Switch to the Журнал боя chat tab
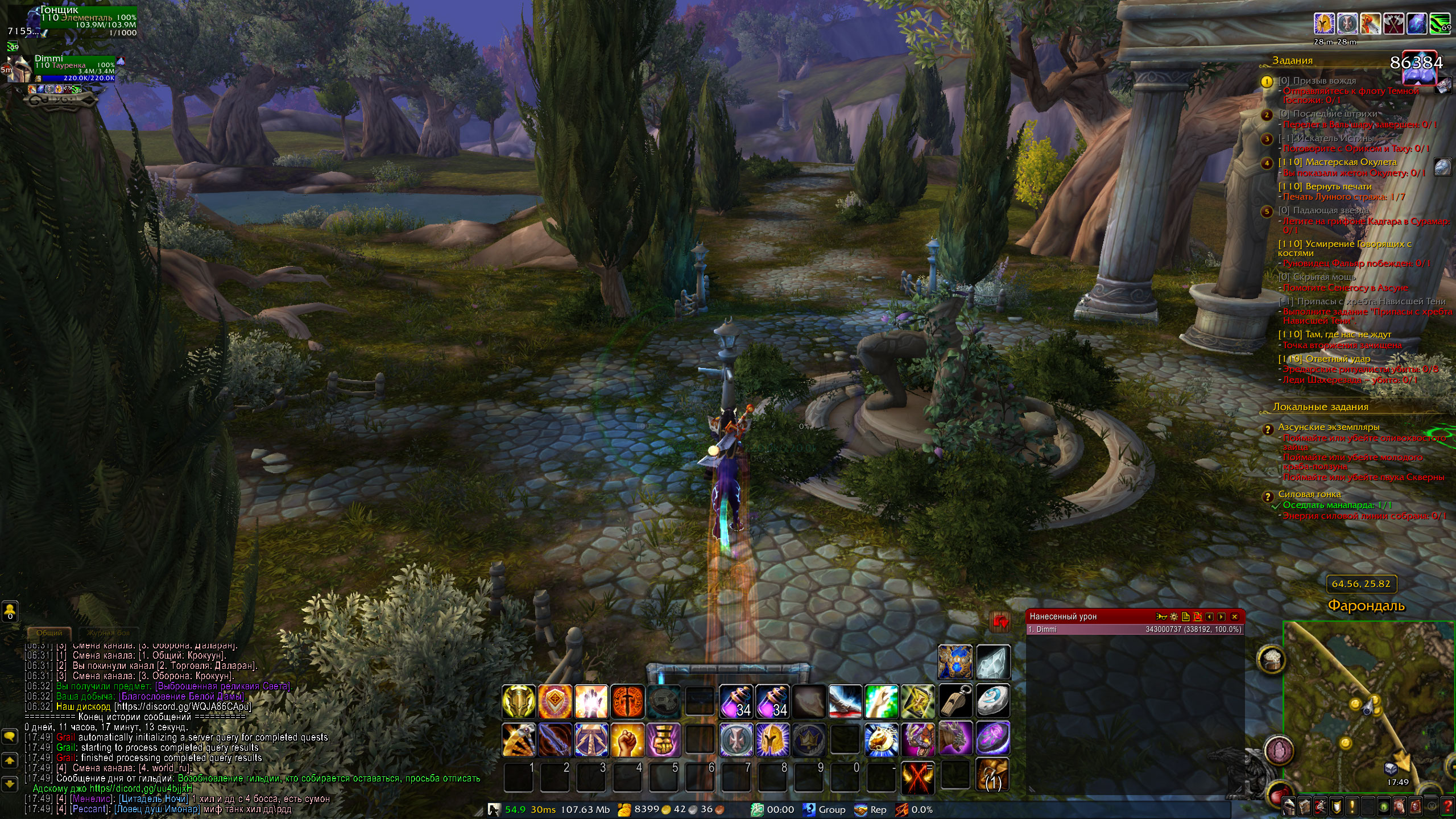Screen dimensions: 1456x819 [108, 632]
